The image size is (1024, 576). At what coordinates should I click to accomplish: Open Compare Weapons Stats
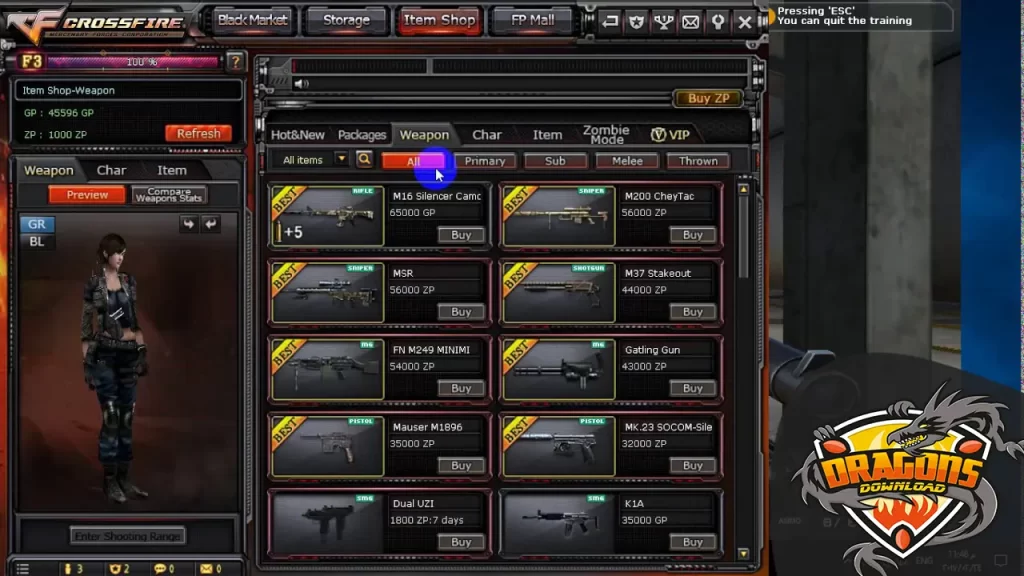pyautogui.click(x=169, y=195)
